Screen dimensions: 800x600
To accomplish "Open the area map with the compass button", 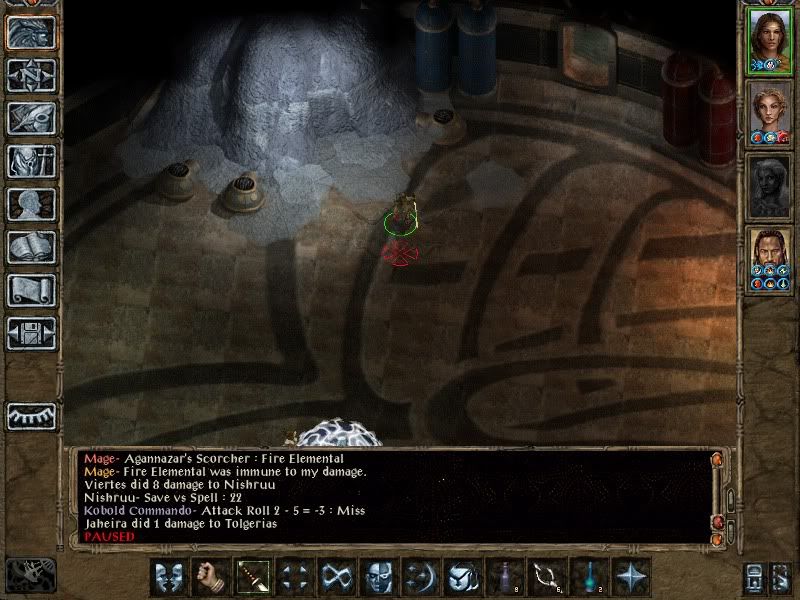I will (31, 76).
